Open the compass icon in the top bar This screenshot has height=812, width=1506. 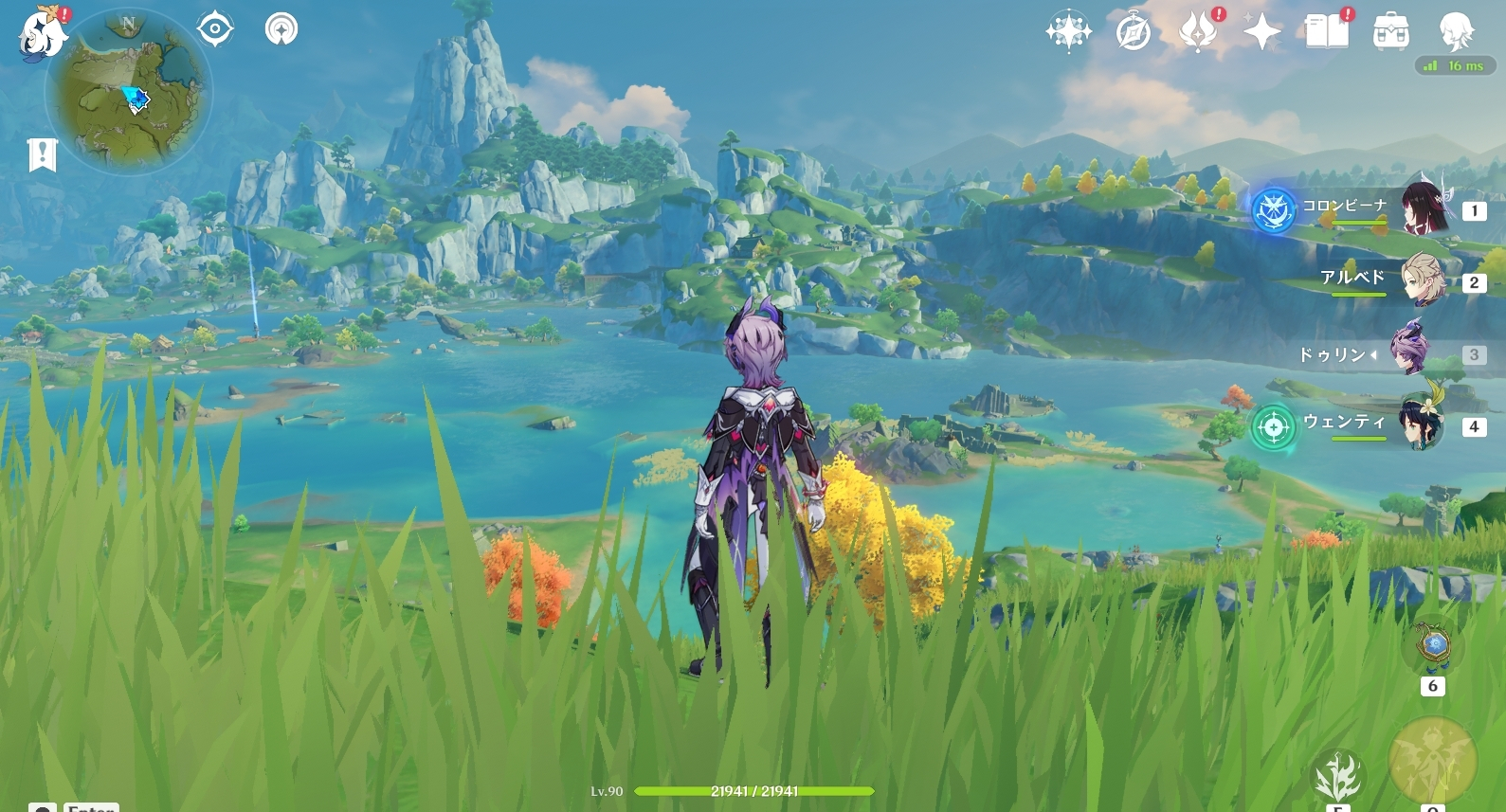tap(1134, 33)
